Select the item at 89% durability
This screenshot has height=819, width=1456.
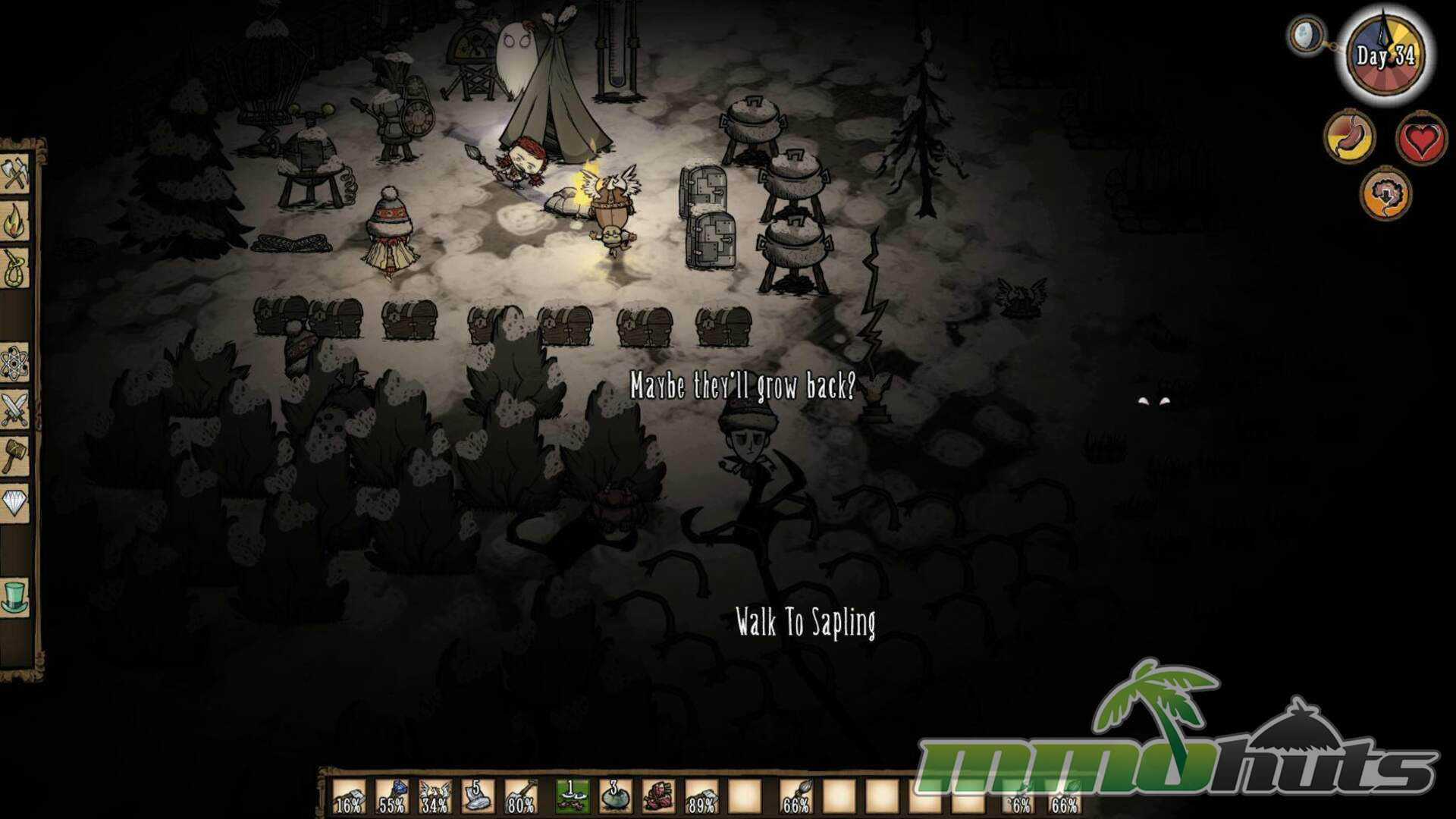(701, 796)
